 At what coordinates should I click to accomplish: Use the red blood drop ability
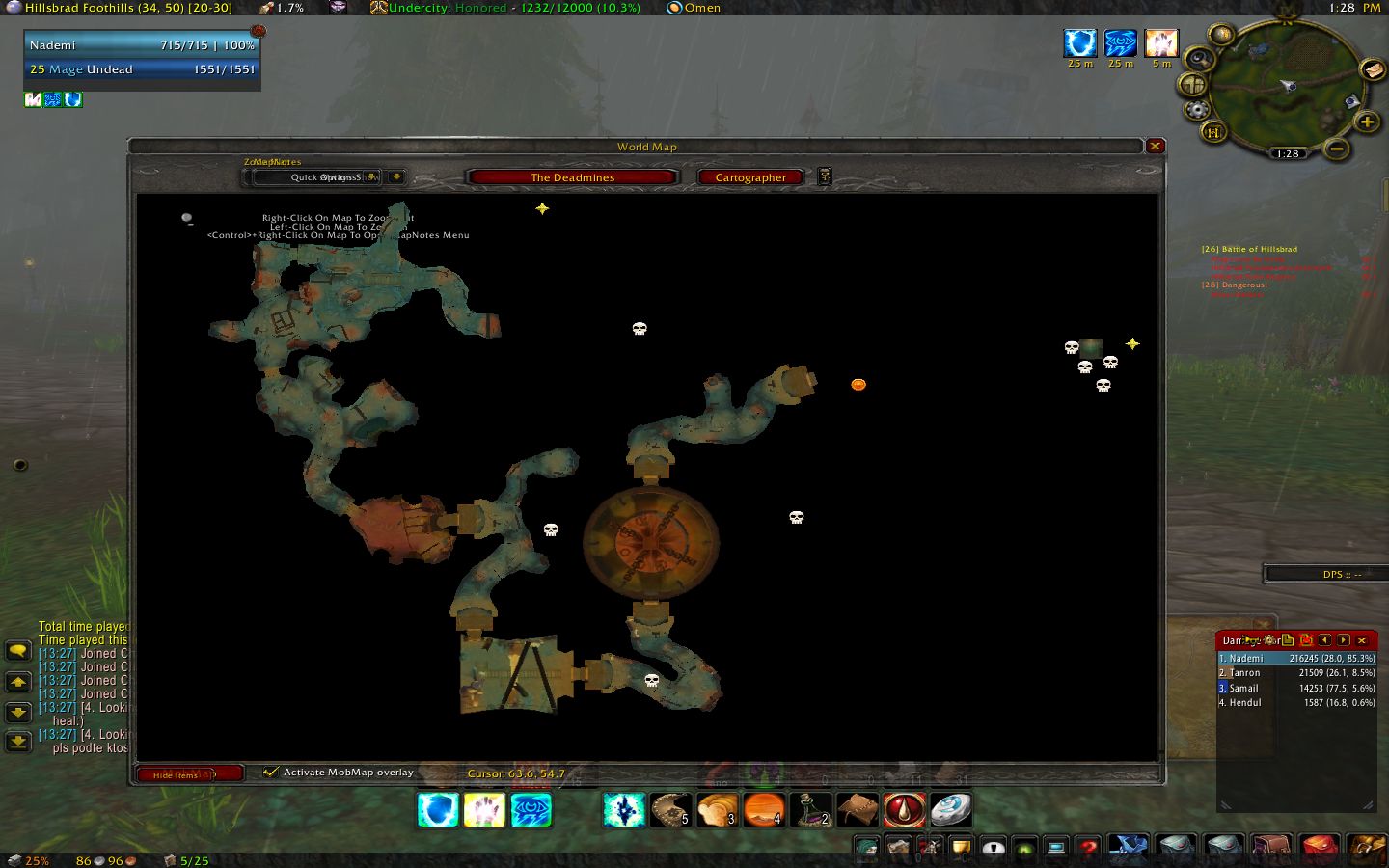coord(904,810)
